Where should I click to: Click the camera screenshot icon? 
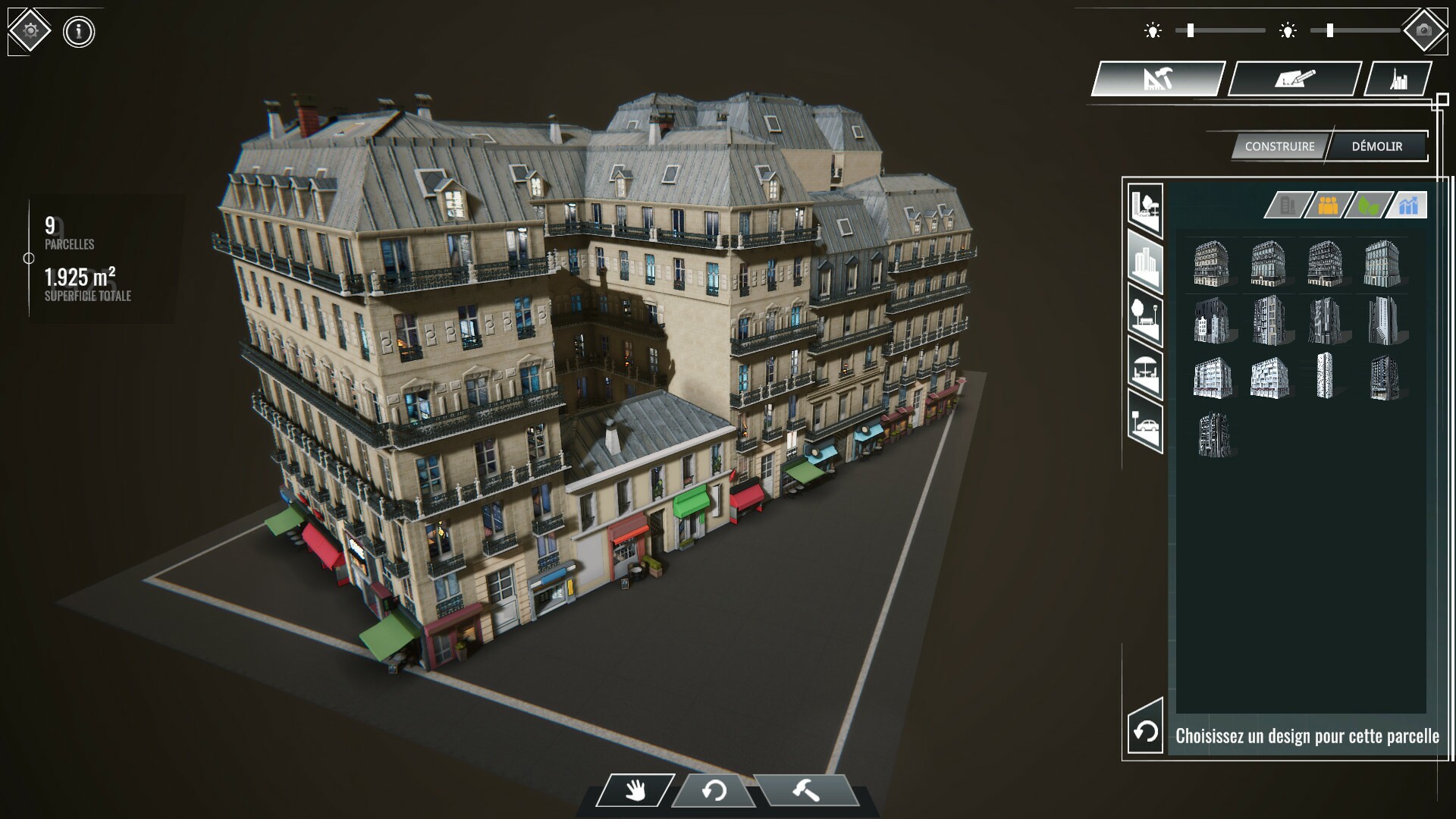(1426, 29)
